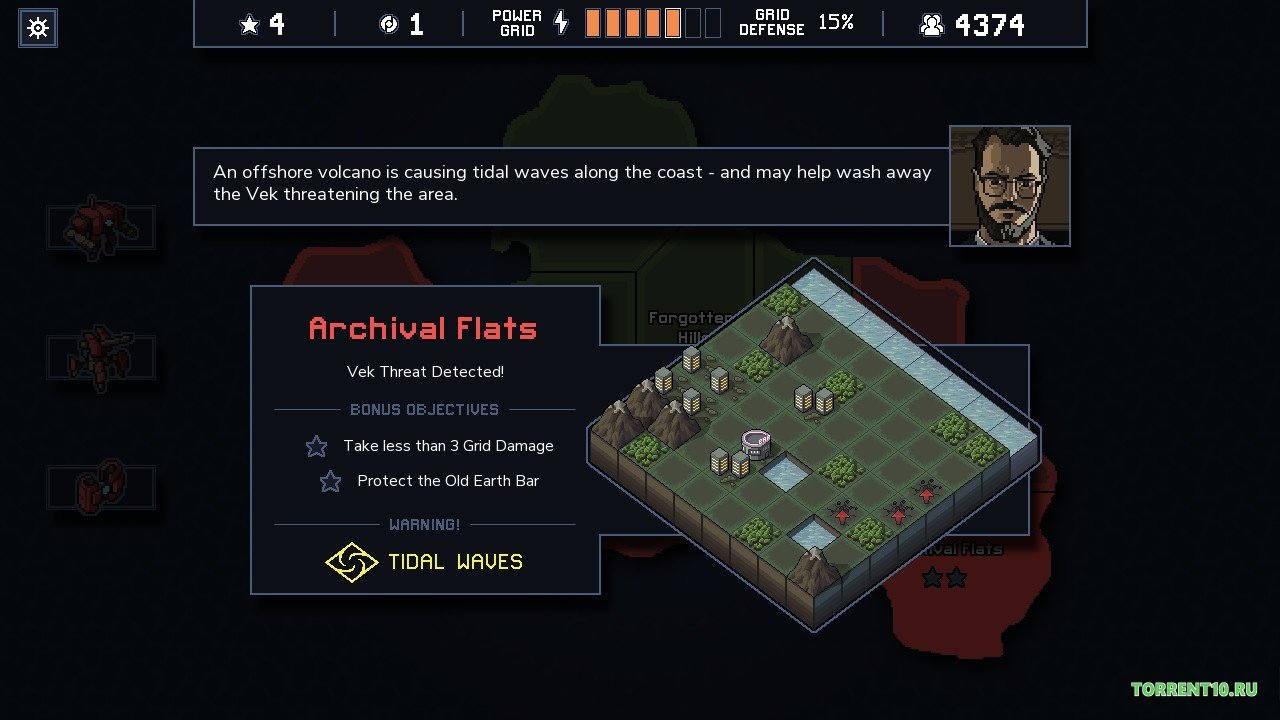1280x720 pixels.
Task: Click the population counter icon
Action: 932,24
